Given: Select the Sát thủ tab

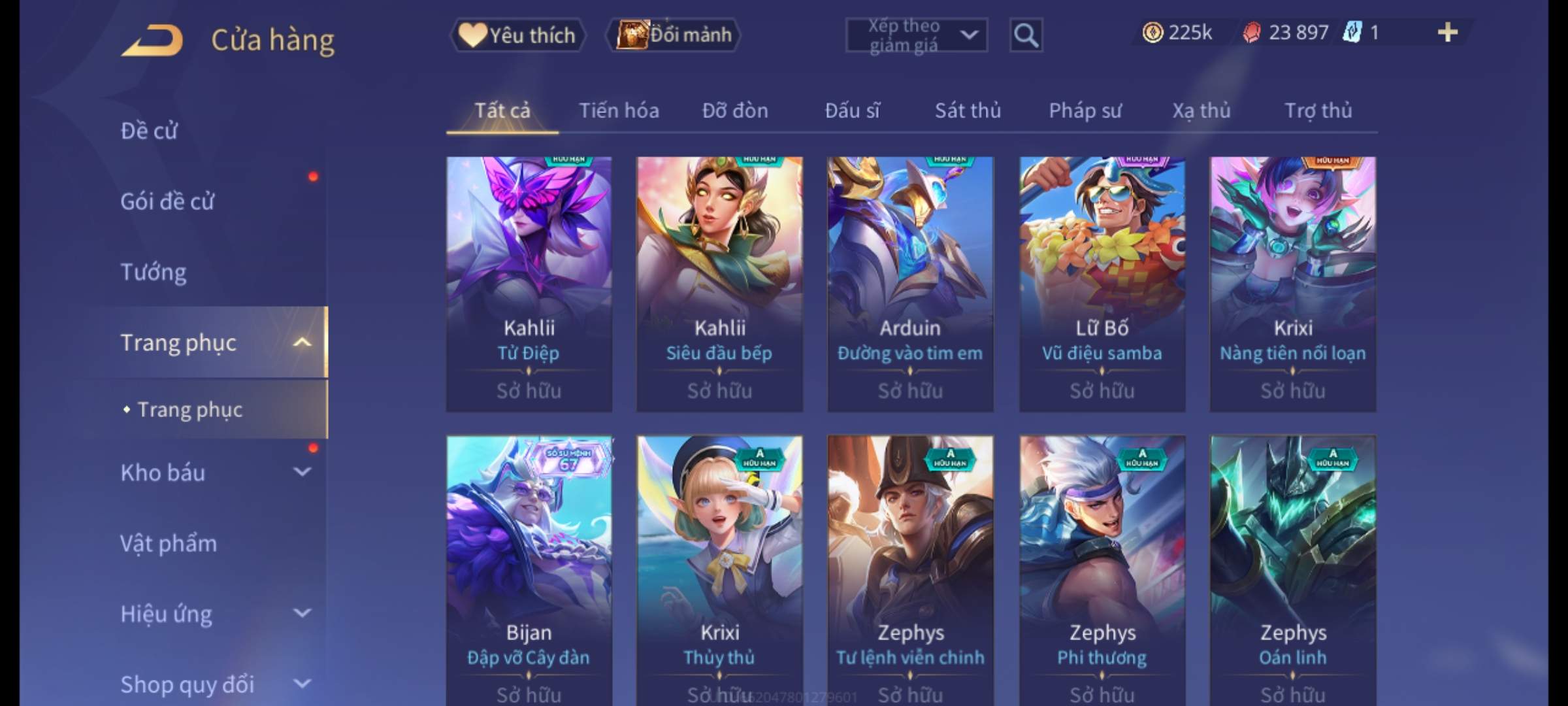Looking at the screenshot, I should click(968, 110).
